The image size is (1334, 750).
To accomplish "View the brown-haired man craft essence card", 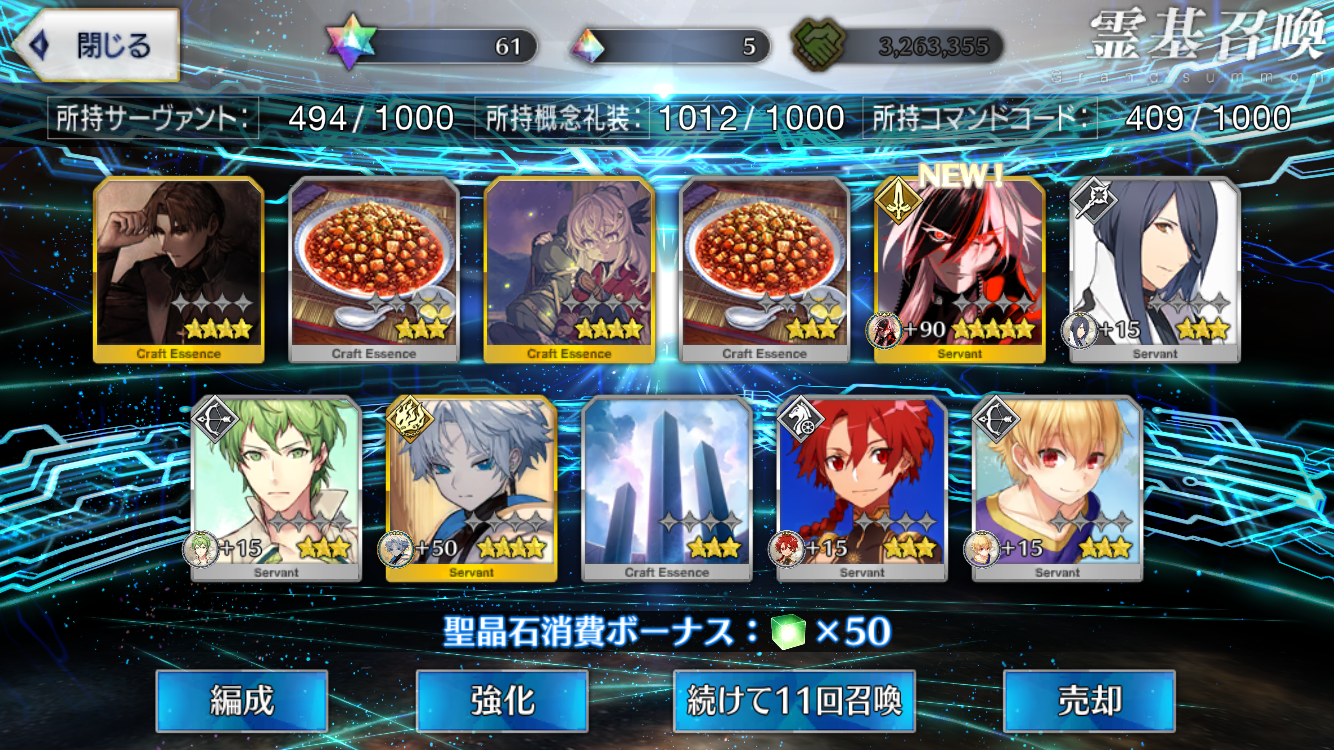I will 179,270.
